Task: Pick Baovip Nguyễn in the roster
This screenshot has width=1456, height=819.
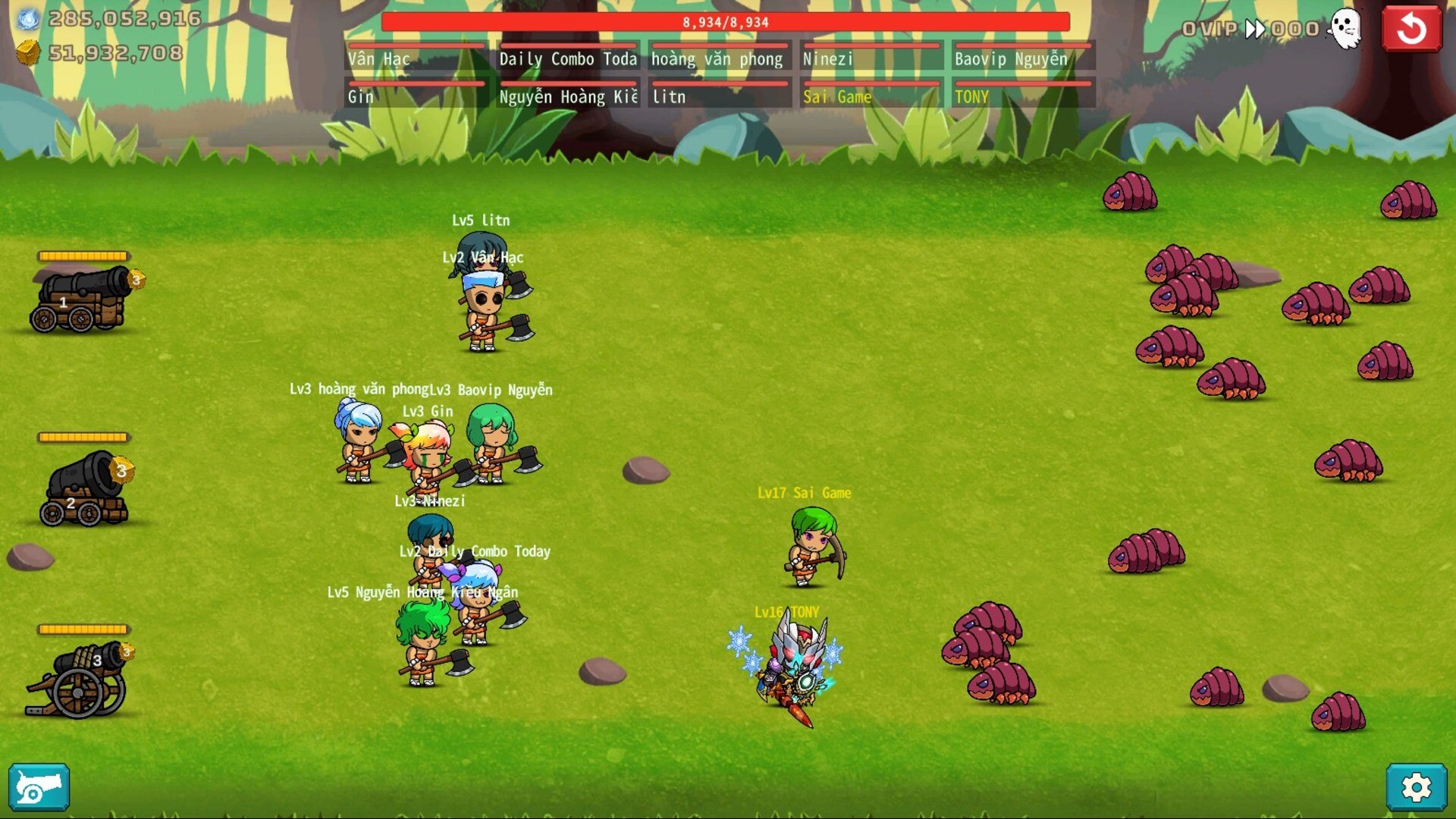Action: point(1022,58)
